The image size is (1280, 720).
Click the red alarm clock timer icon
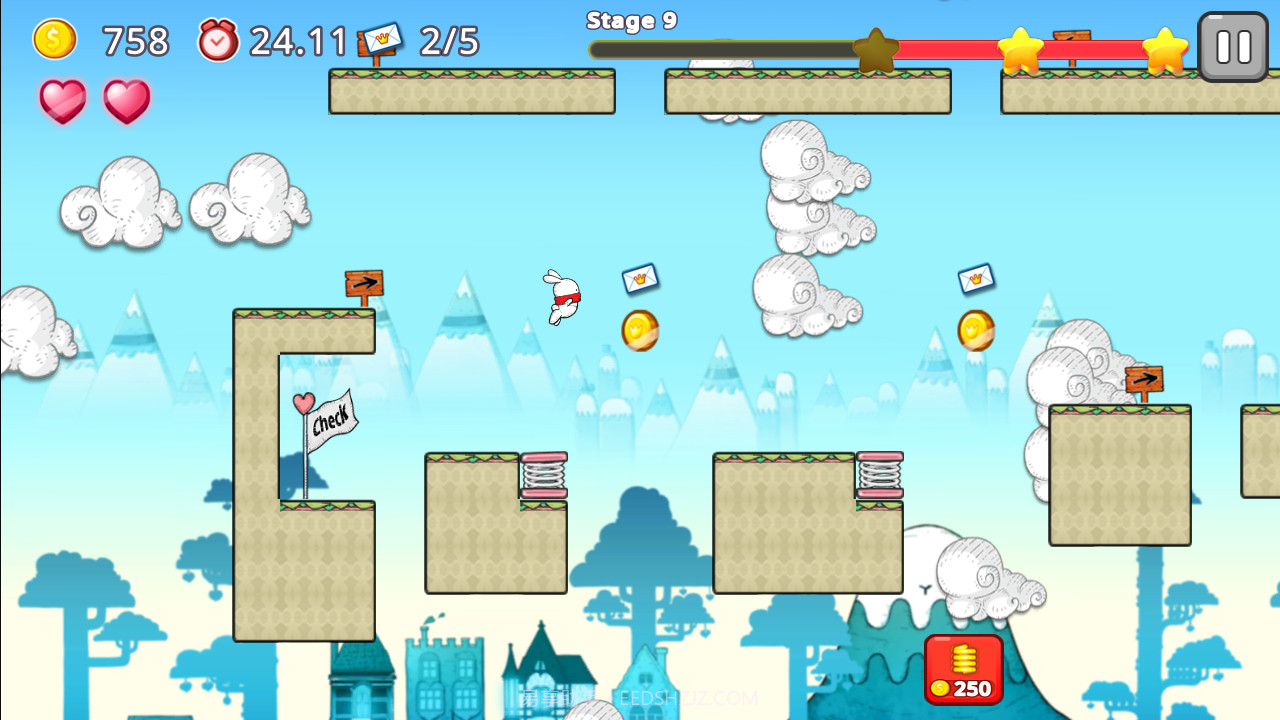click(x=218, y=41)
